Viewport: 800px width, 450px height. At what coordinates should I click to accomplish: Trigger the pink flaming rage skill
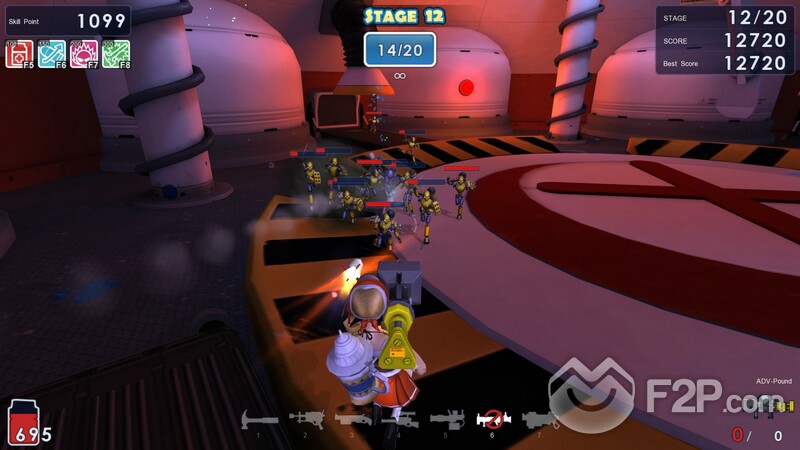click(83, 54)
